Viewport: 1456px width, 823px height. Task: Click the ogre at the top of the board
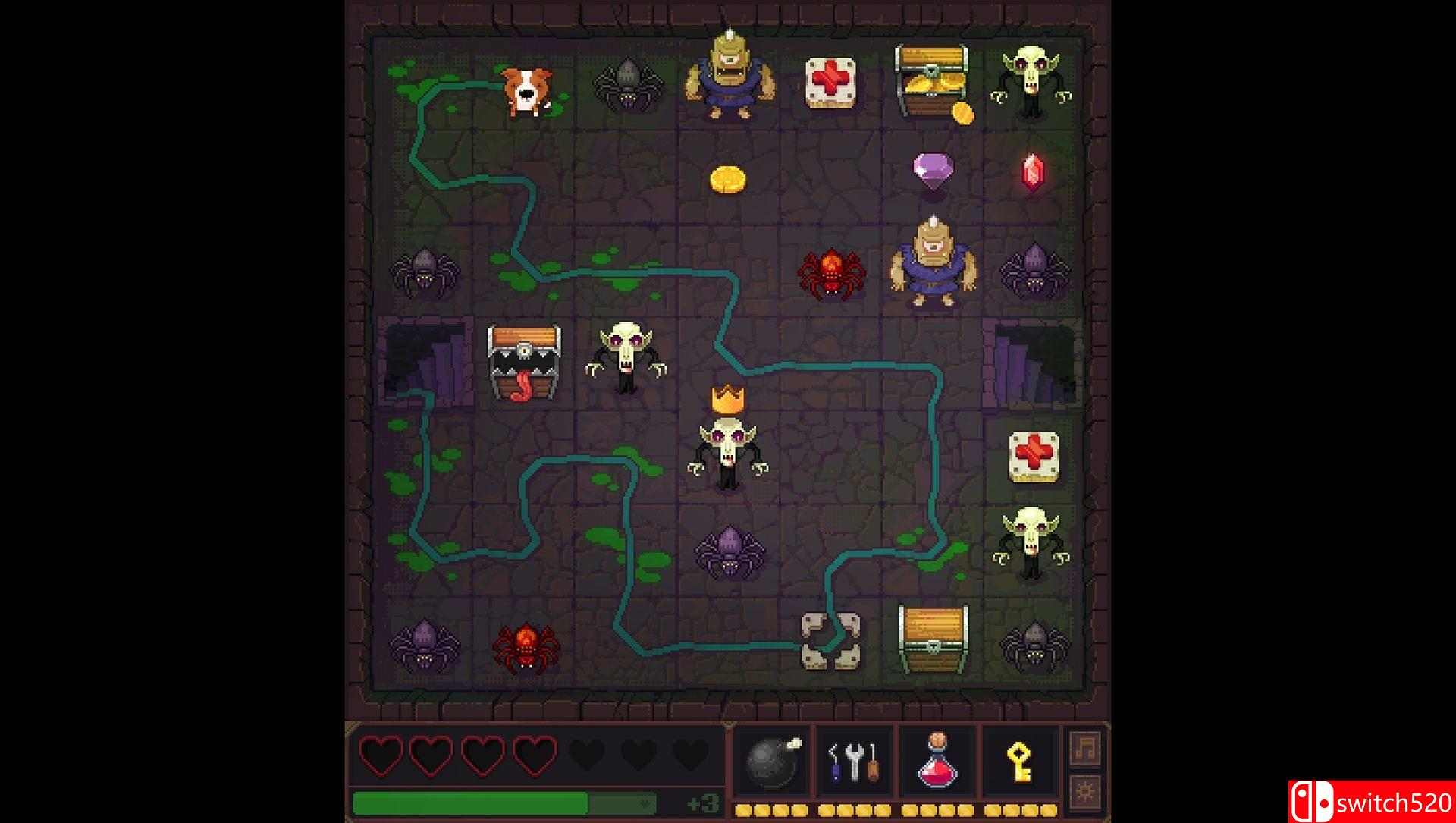click(729, 76)
